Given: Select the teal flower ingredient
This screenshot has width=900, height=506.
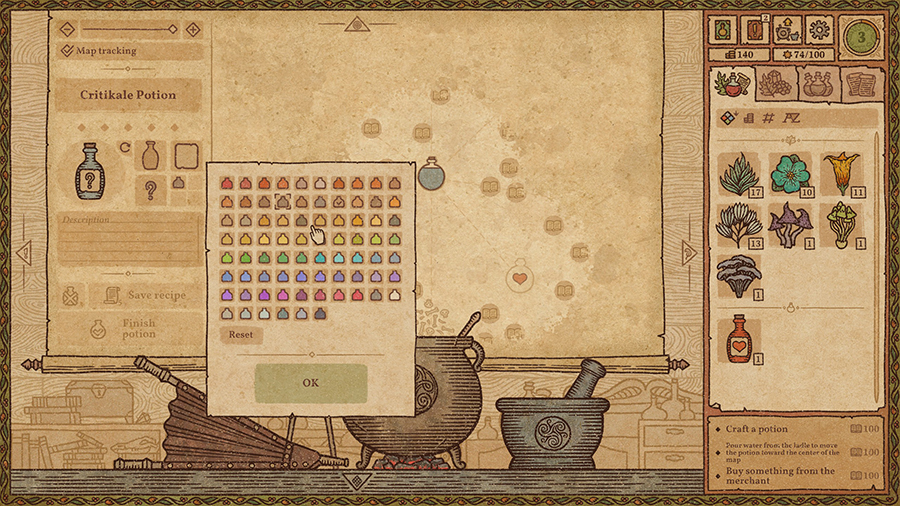Looking at the screenshot, I should click(x=790, y=173).
